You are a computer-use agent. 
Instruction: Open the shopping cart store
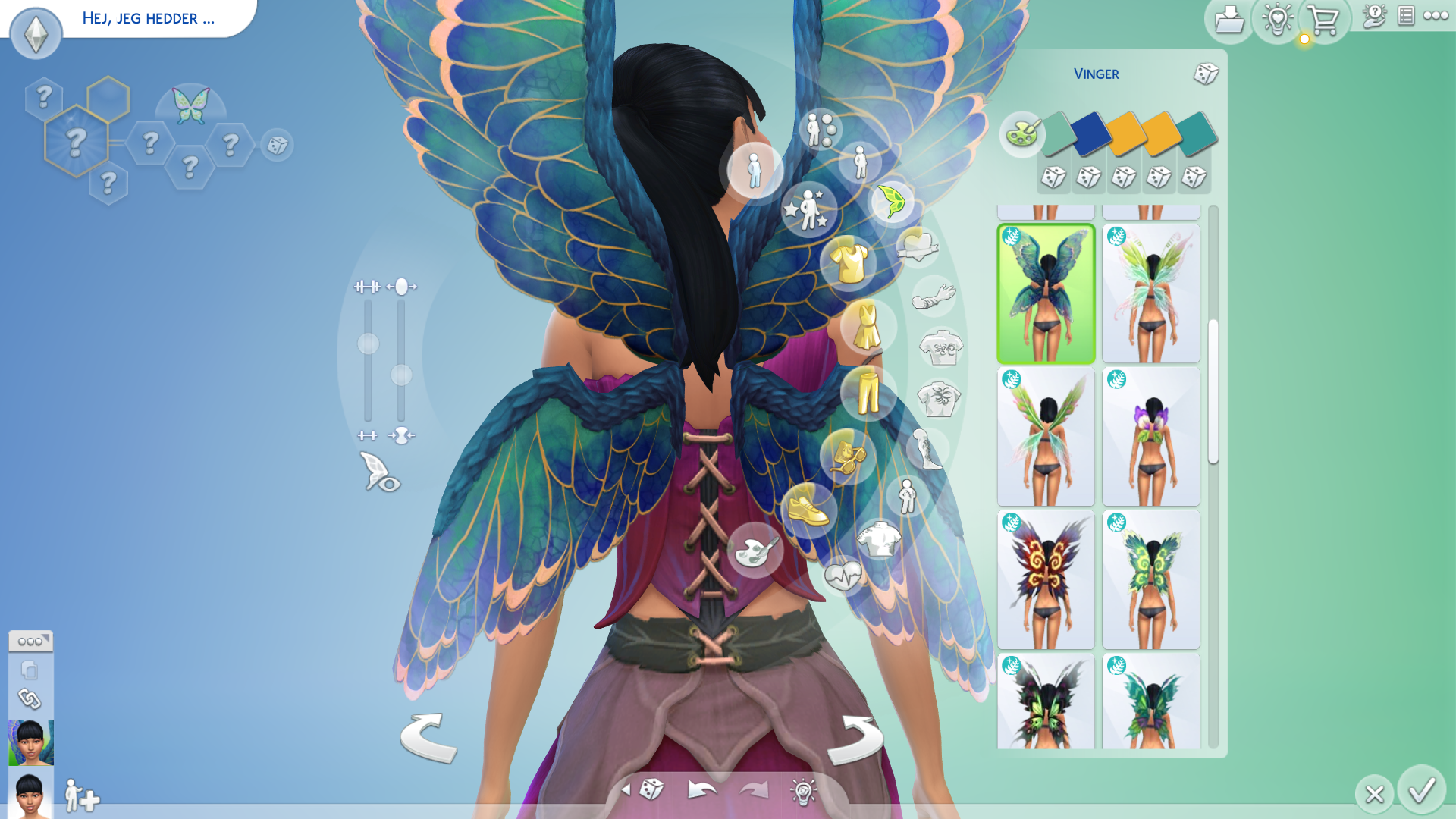click(x=1324, y=20)
